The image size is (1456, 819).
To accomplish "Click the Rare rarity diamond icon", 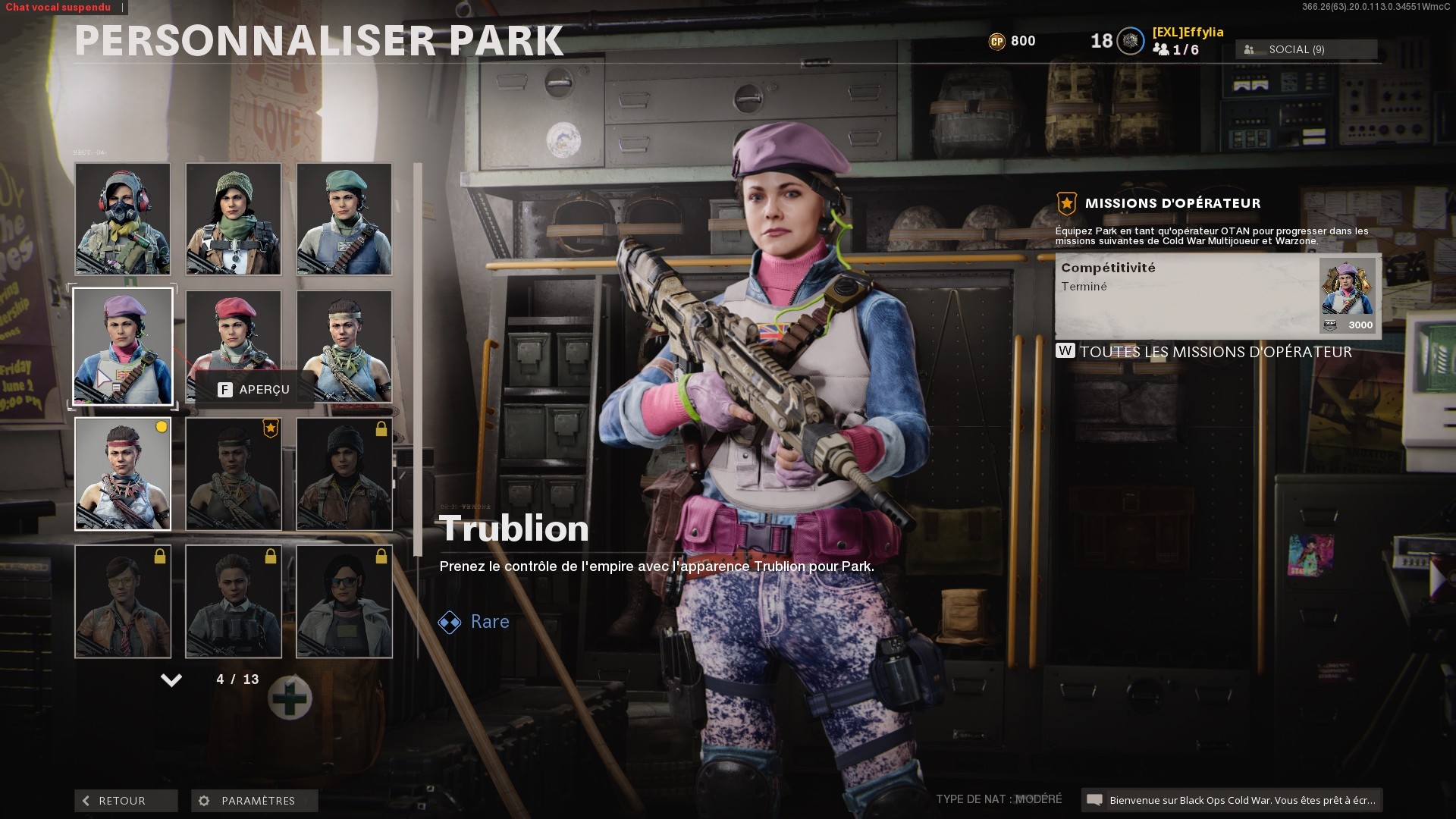I will click(450, 622).
